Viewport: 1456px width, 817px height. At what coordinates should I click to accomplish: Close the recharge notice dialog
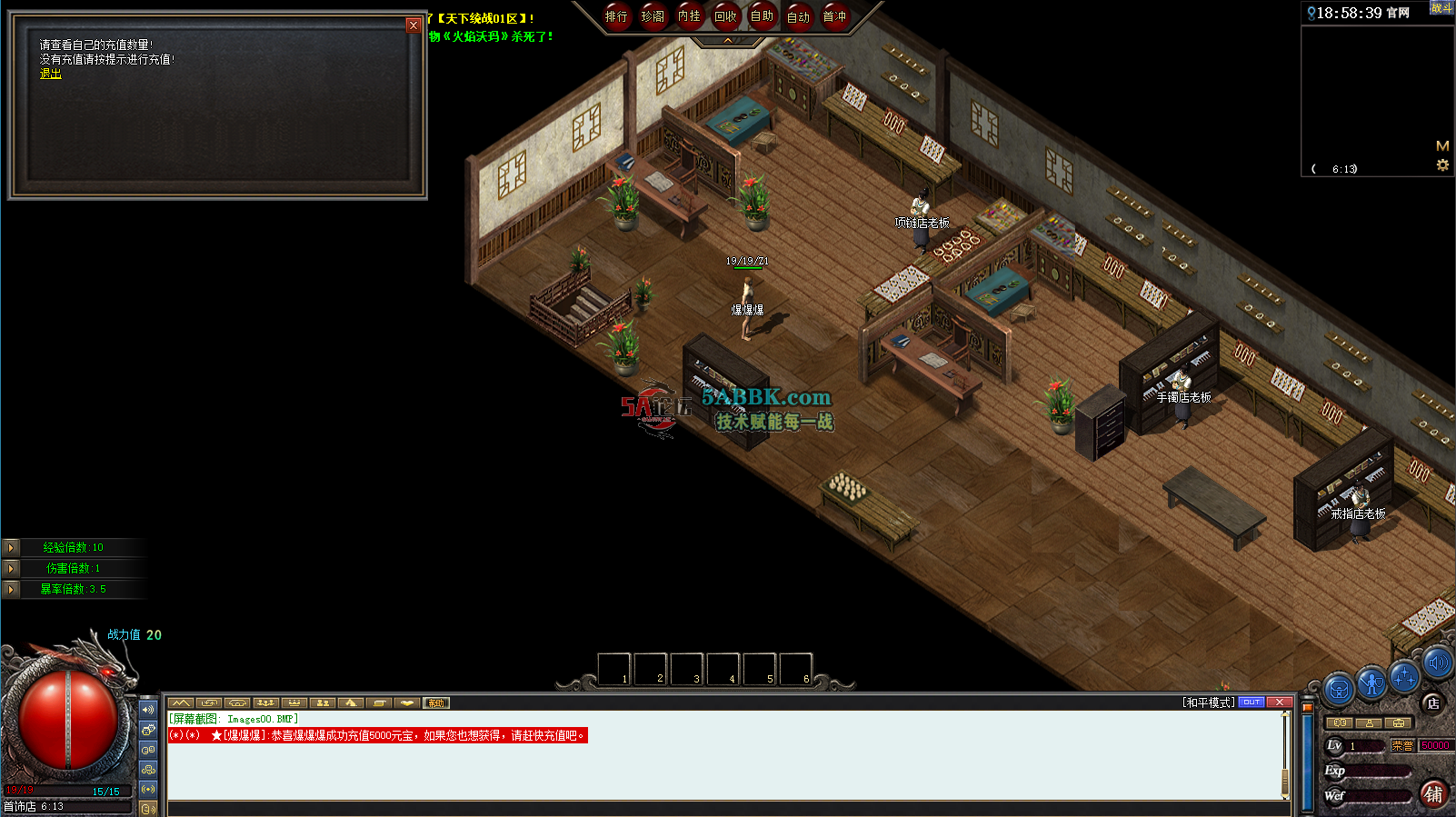tap(414, 25)
